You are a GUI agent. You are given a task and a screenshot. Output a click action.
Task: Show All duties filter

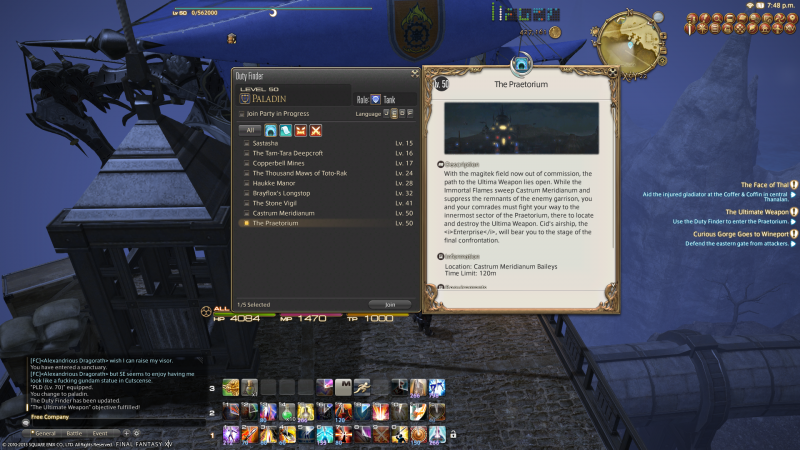click(252, 130)
